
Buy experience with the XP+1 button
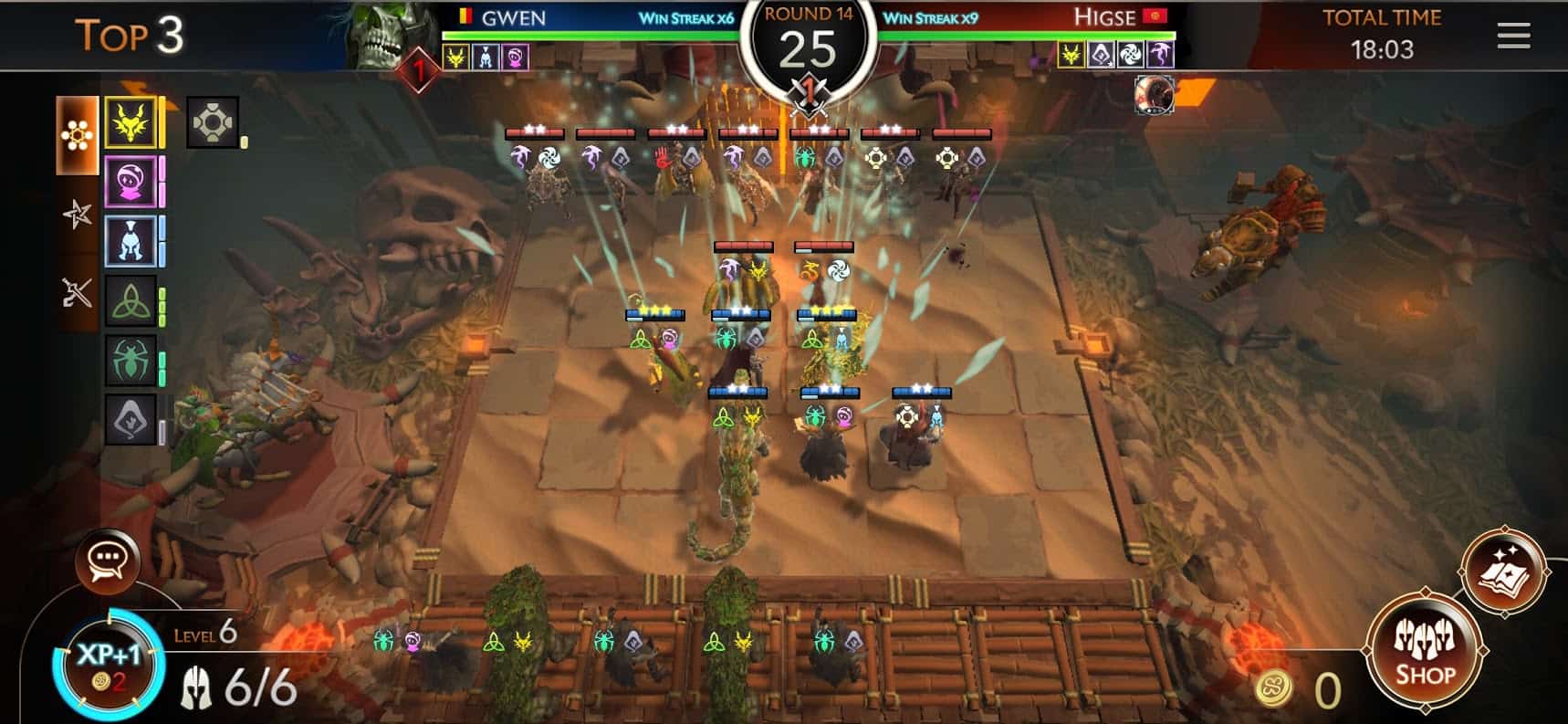[109, 664]
